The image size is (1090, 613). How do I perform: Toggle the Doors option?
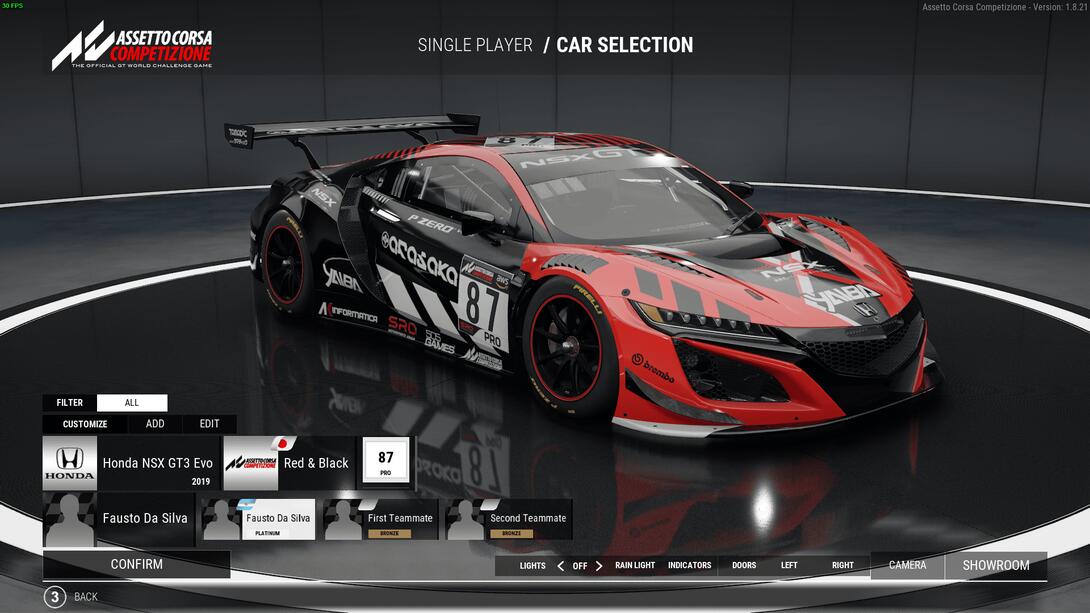[x=744, y=566]
